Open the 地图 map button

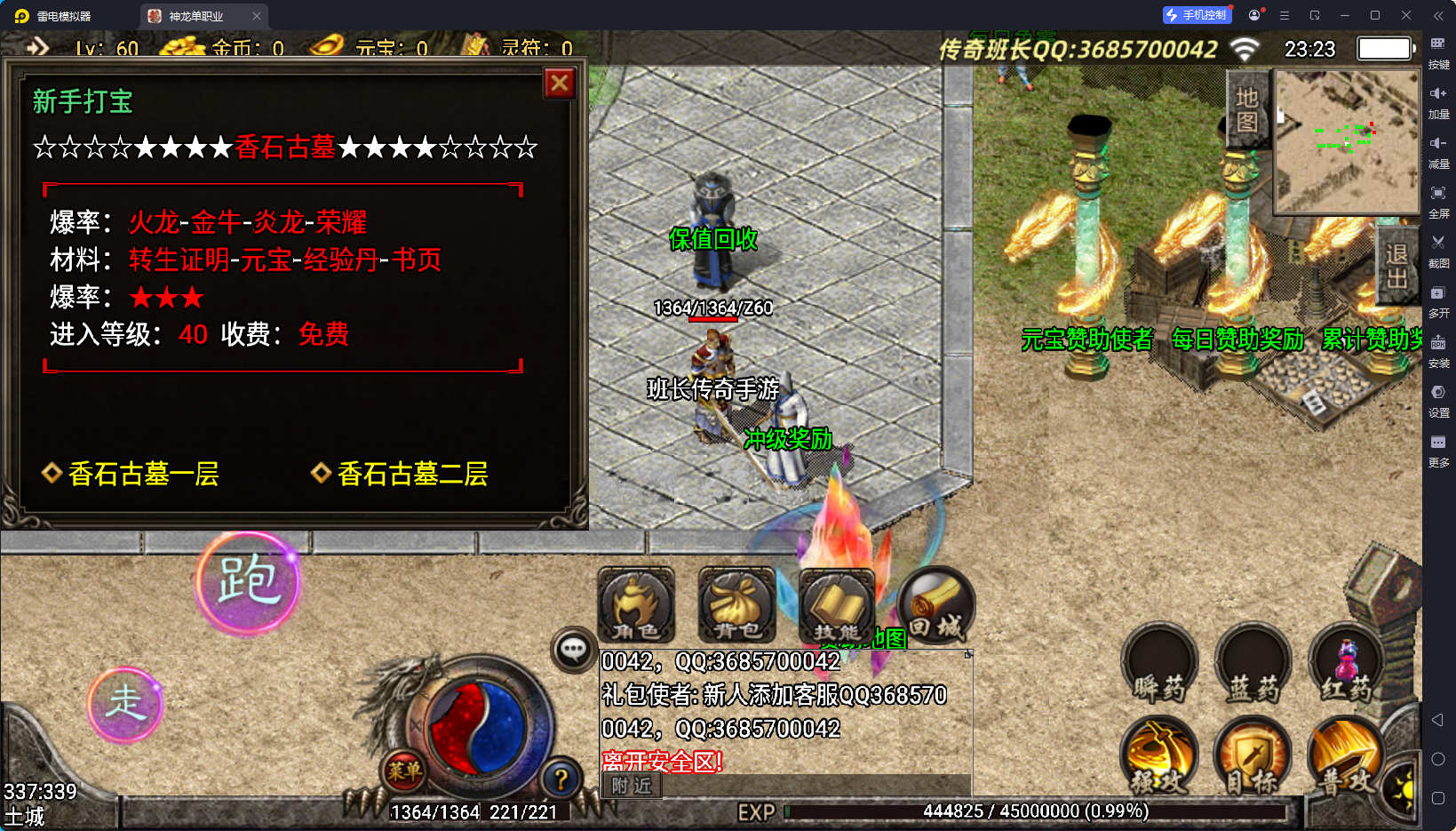1247,108
